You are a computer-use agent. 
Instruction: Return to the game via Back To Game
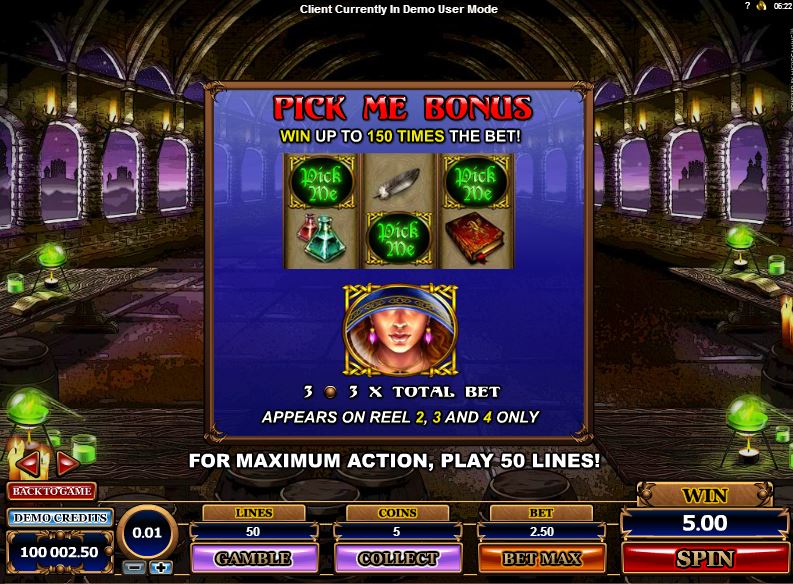tap(51, 491)
